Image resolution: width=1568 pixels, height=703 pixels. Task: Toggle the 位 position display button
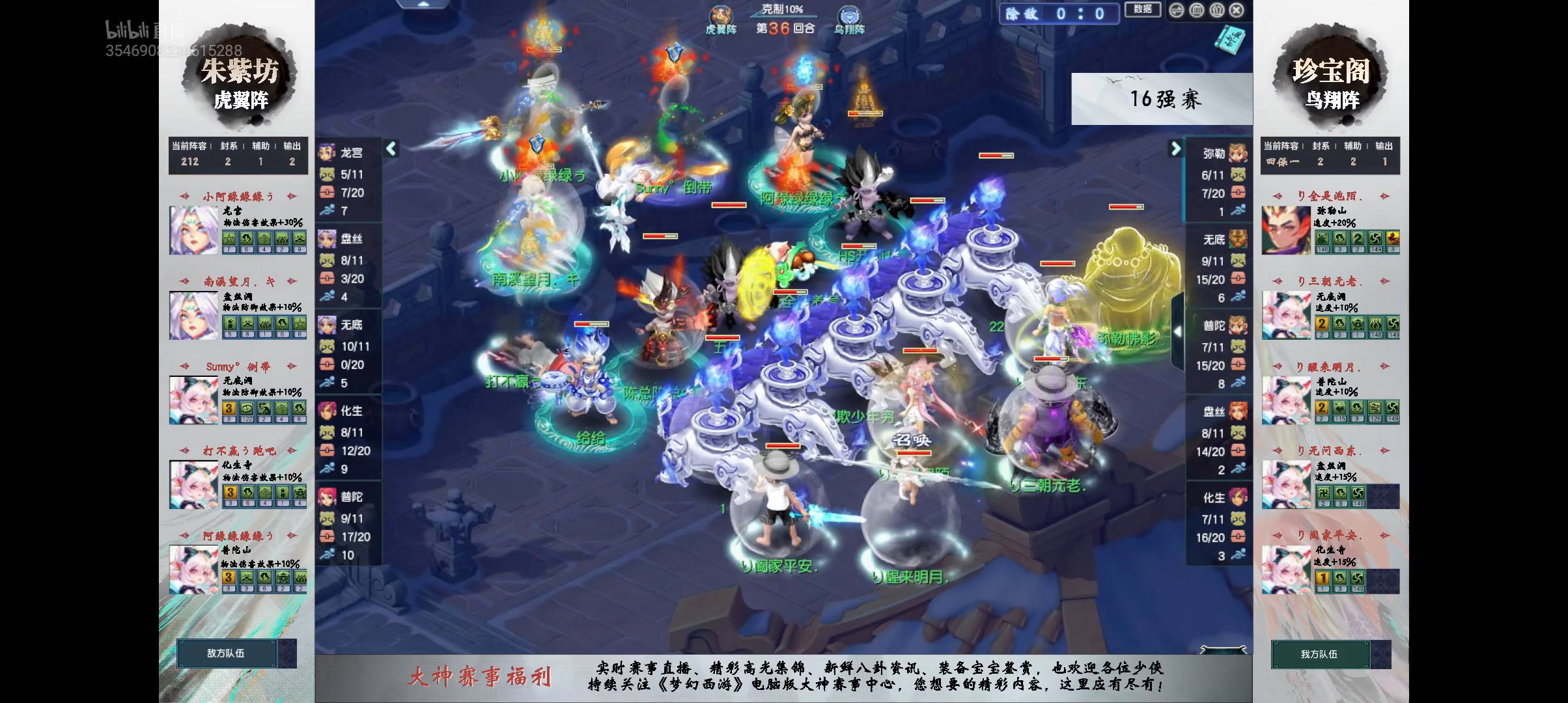click(x=1217, y=10)
